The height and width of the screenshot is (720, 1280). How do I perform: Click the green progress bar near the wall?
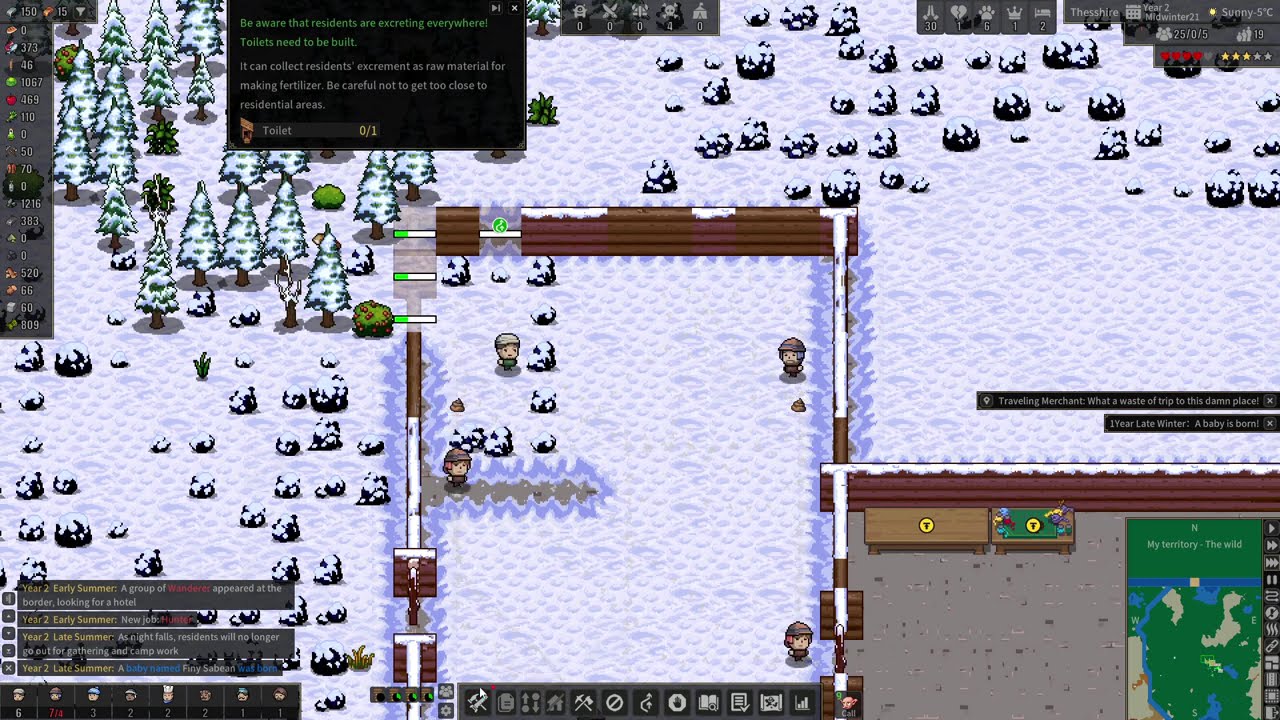(x=415, y=233)
